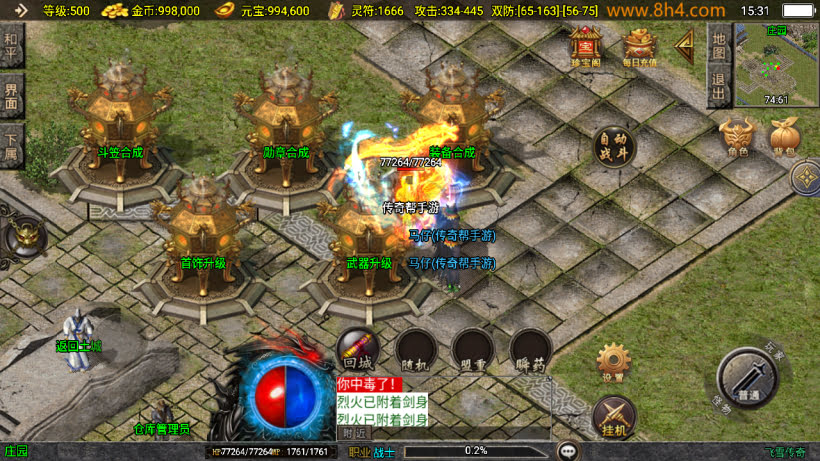820x461 pixels.
Task: Click the 界面 interface button
Action: [x=11, y=96]
